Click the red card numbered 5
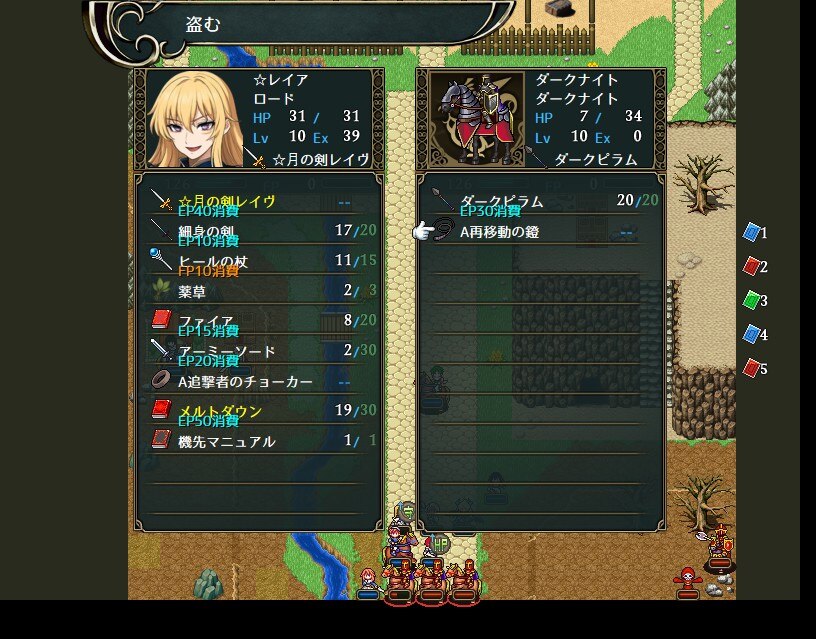816x639 pixels. click(x=752, y=369)
